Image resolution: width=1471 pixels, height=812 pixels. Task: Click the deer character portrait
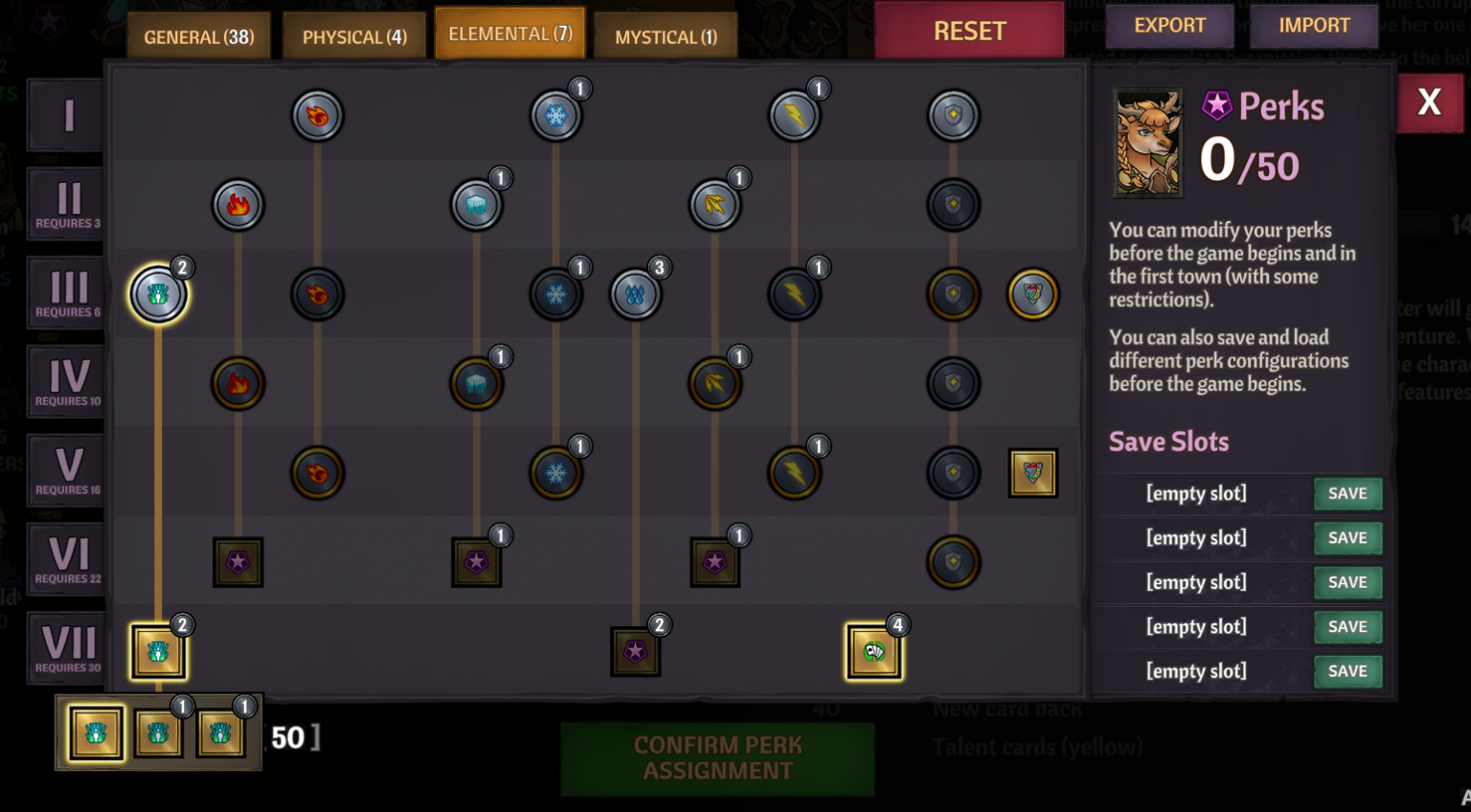pyautogui.click(x=1147, y=144)
